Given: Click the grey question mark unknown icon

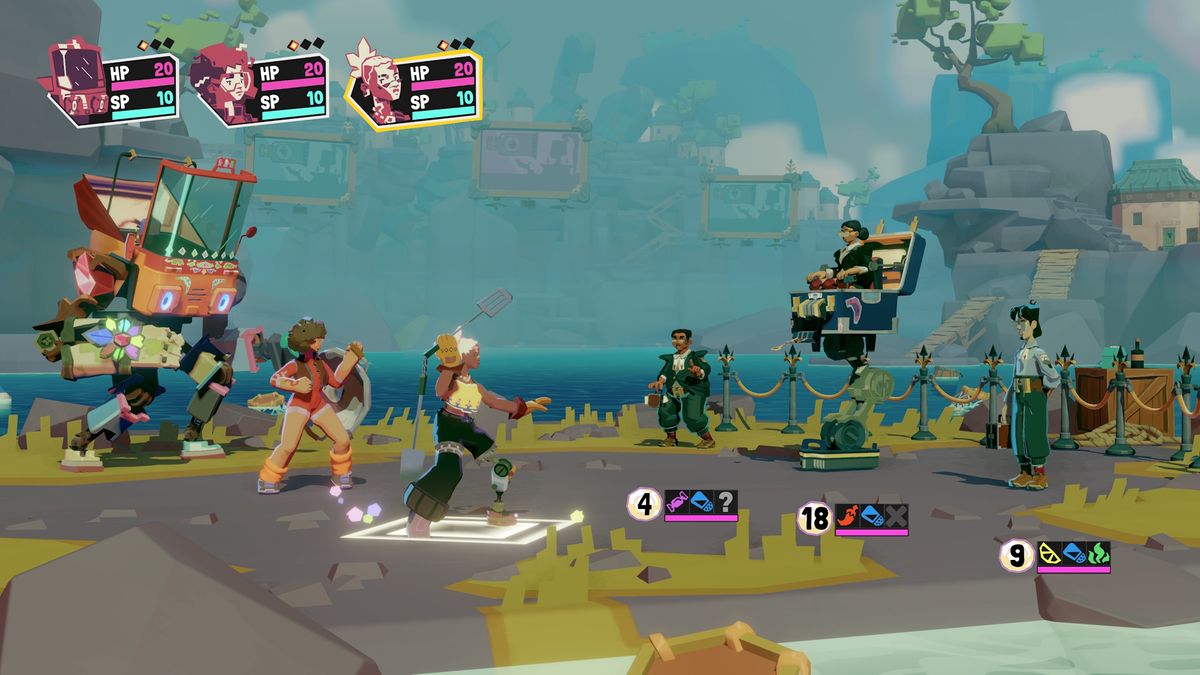Looking at the screenshot, I should click(x=726, y=503).
